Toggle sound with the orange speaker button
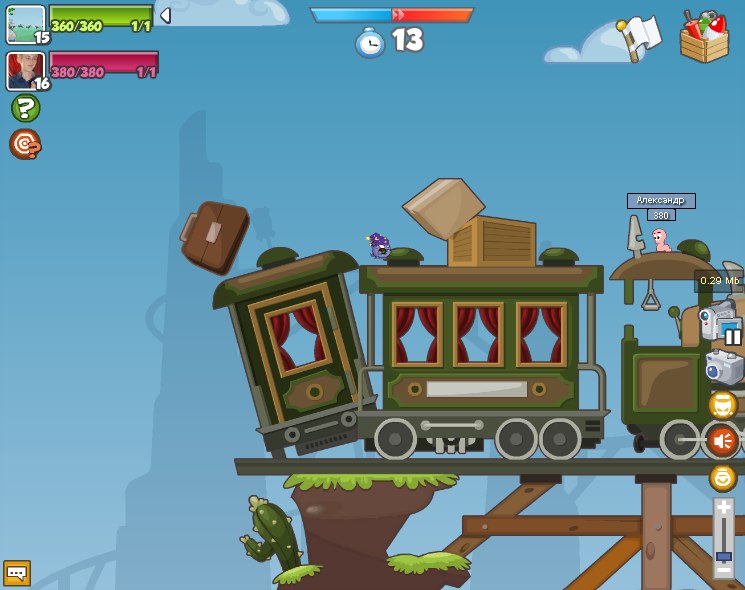This screenshot has width=745, height=590. [x=722, y=440]
